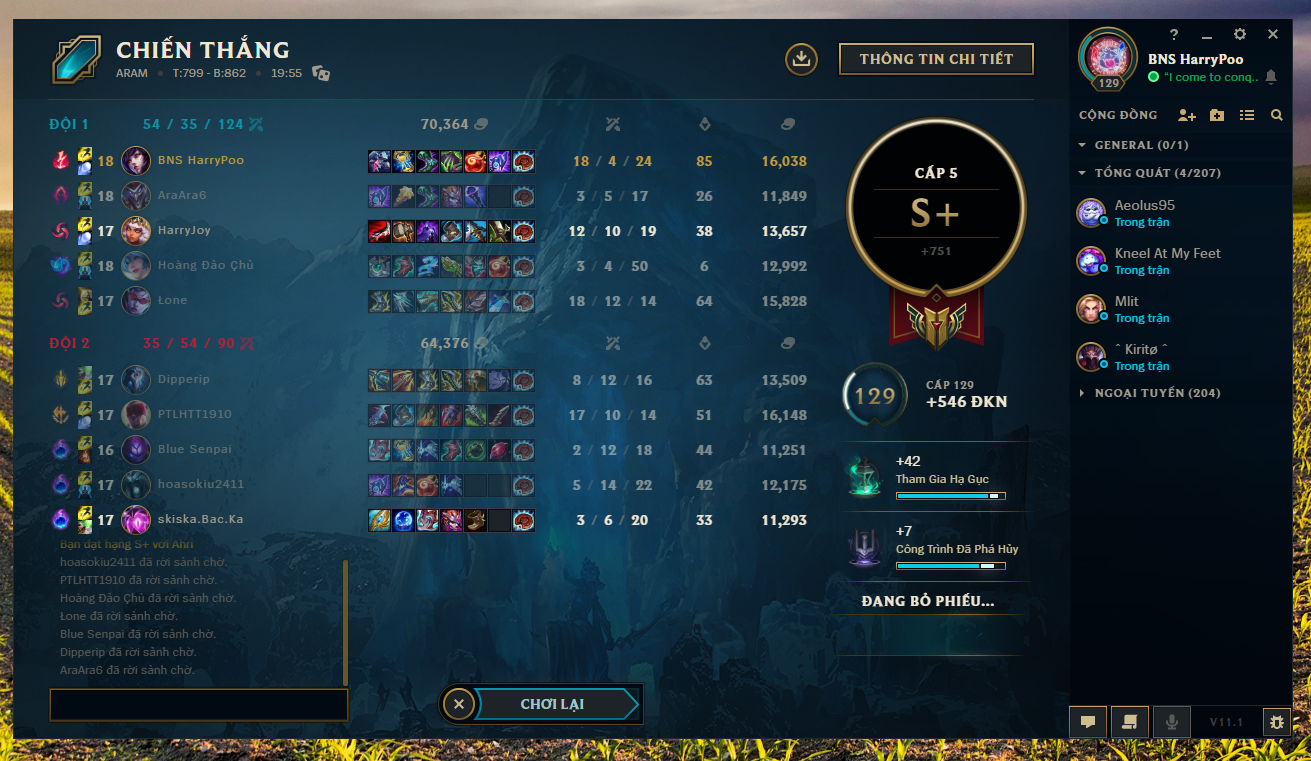Select the CỘNG ĐỒNG header
This screenshot has height=761, width=1311.
[x=1117, y=115]
